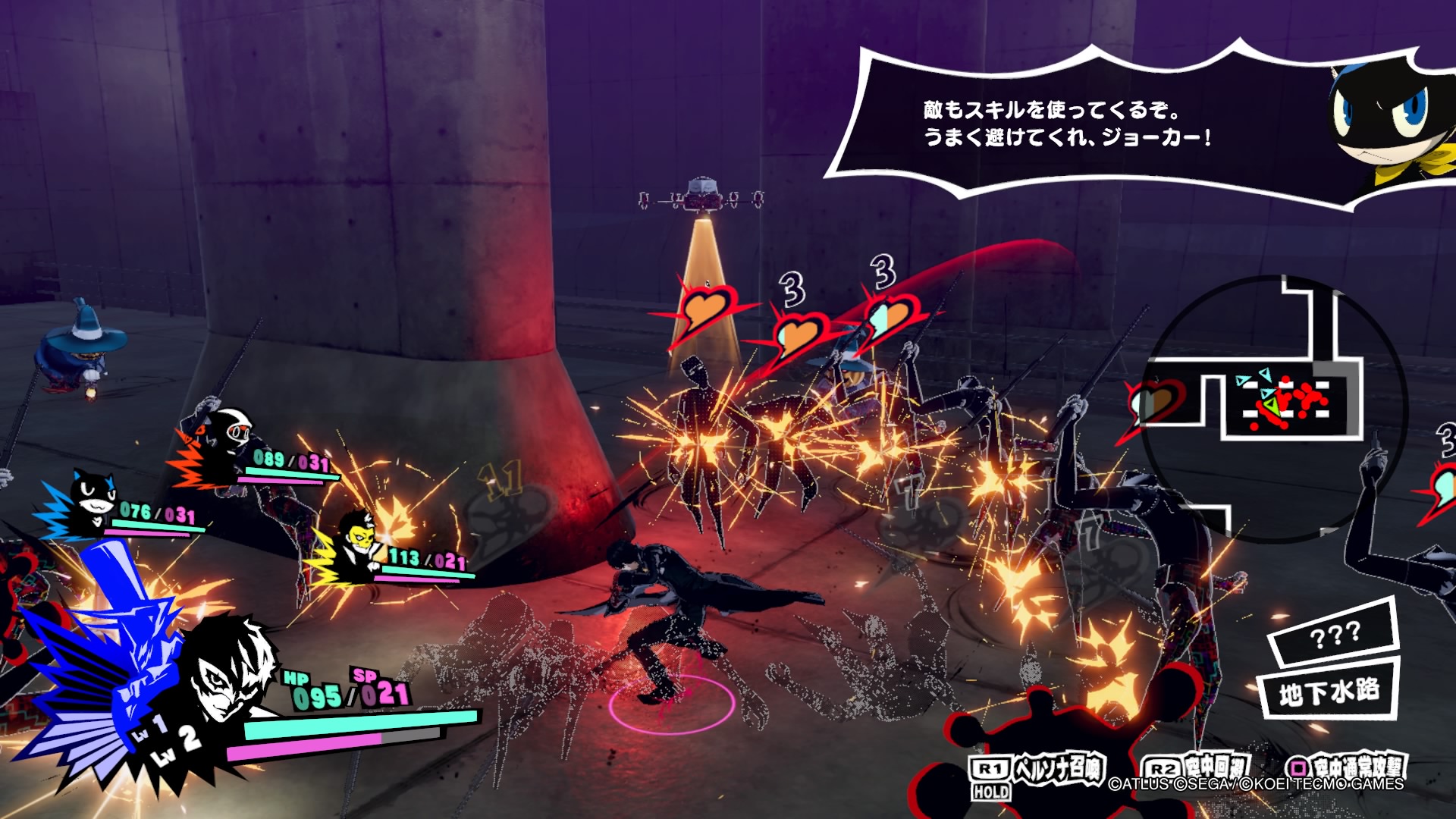Screen dimensions: 1456x819
Task: Click Morgana's navigation dialogue message
Action: tap(1065, 124)
